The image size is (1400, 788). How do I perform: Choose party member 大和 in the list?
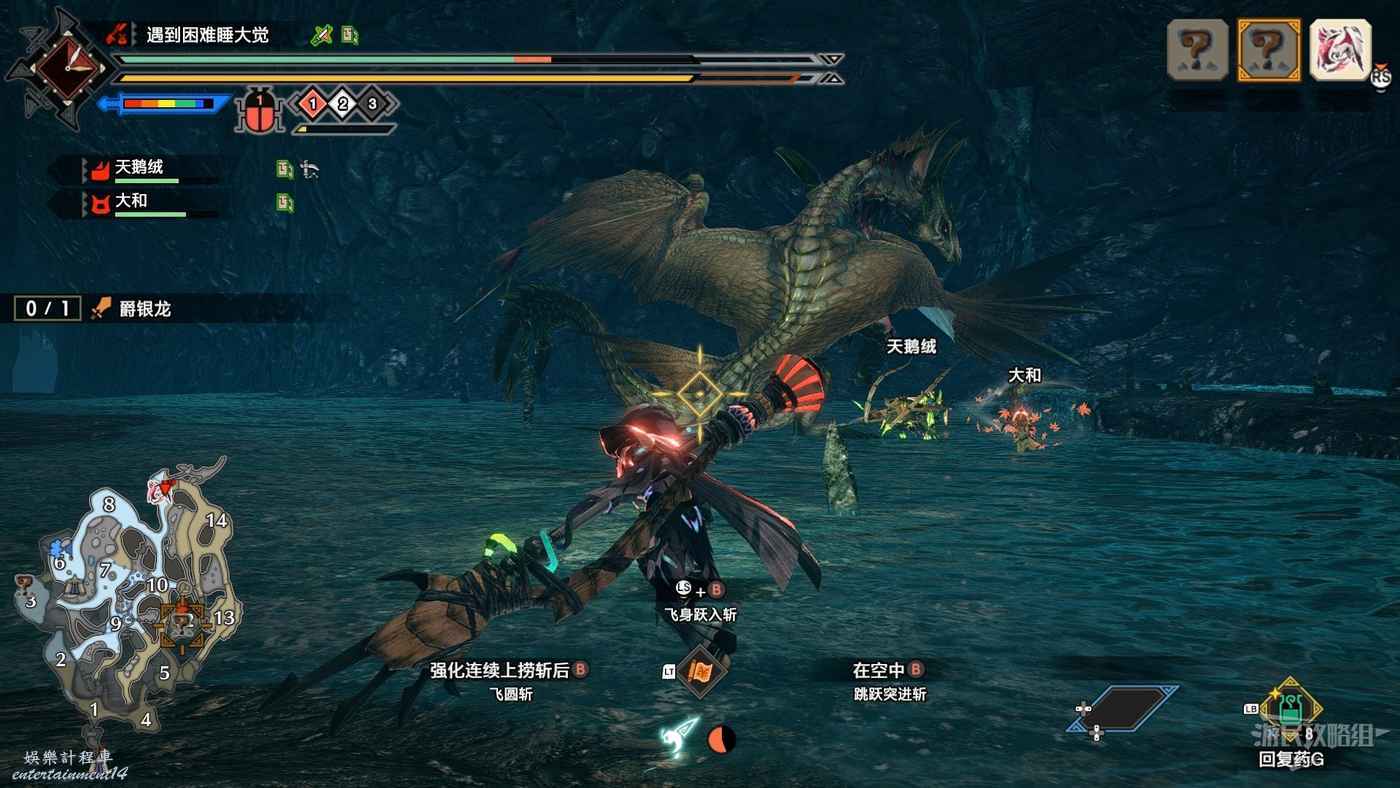(x=132, y=201)
